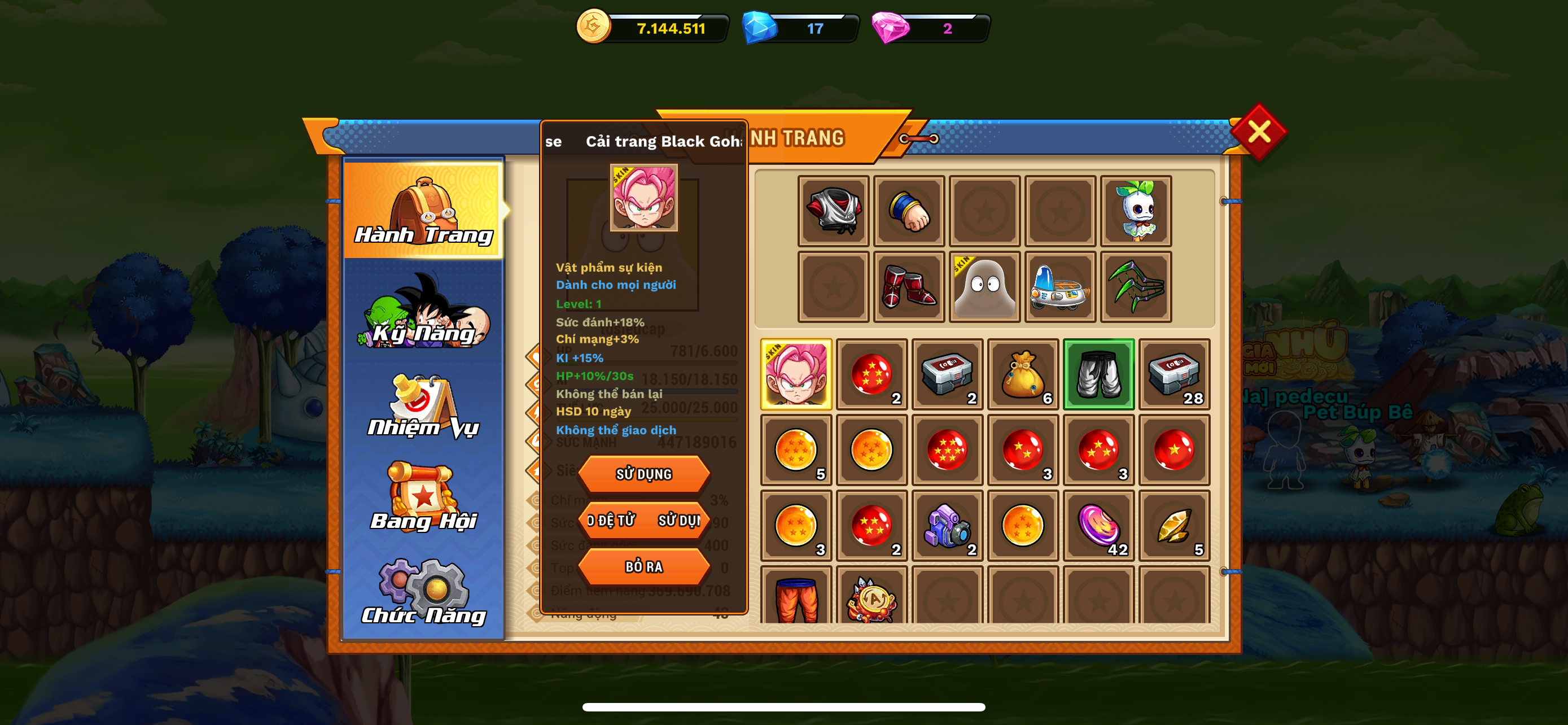Select the orange pants inventory item
Viewport: 1568px width, 725px height.
tap(796, 598)
